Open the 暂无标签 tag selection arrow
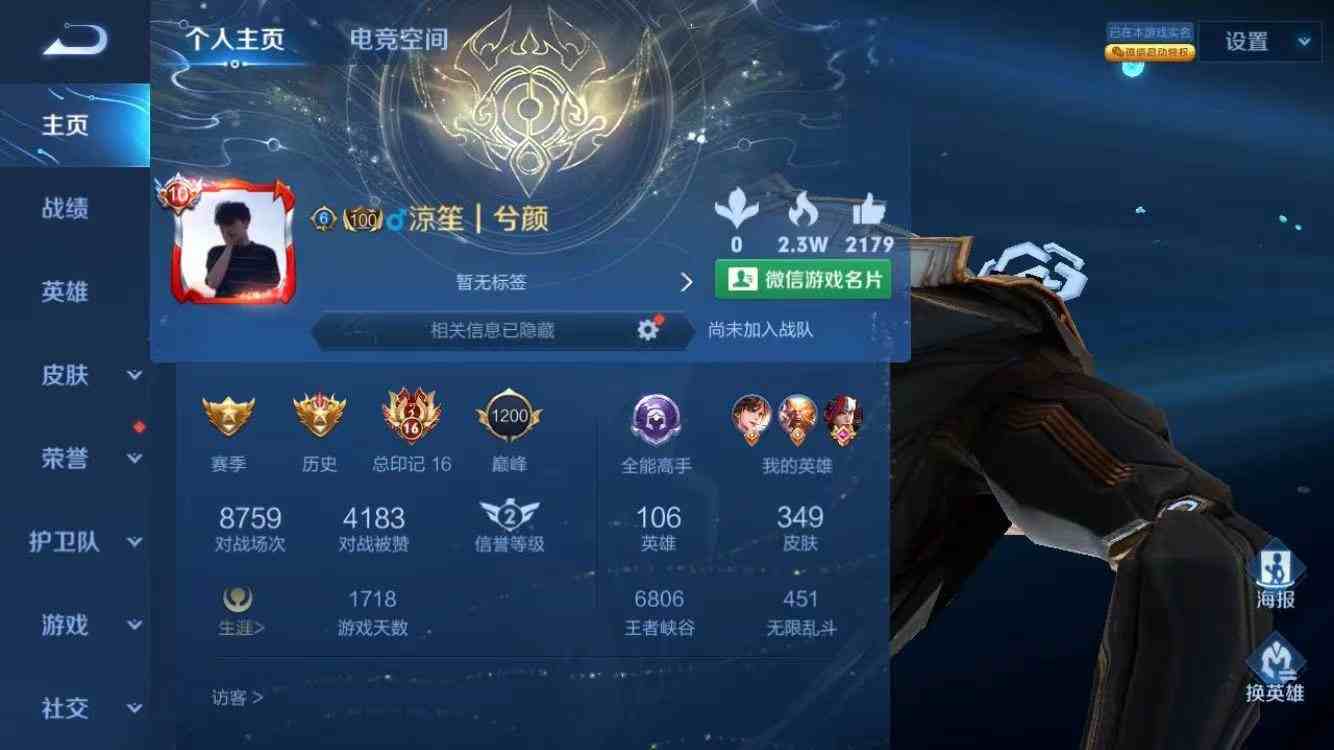 (686, 282)
